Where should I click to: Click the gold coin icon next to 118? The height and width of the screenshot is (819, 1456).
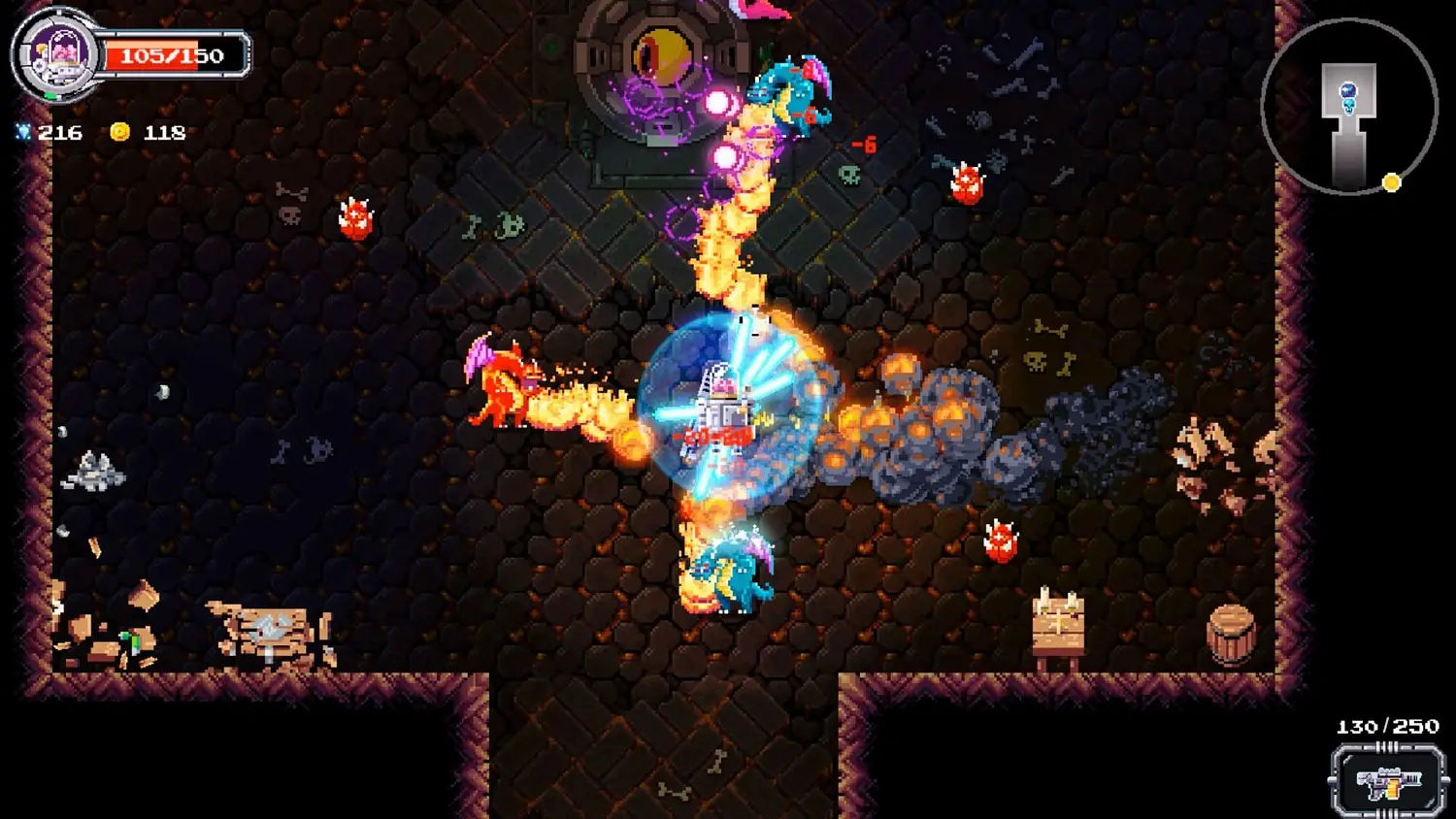[118, 133]
